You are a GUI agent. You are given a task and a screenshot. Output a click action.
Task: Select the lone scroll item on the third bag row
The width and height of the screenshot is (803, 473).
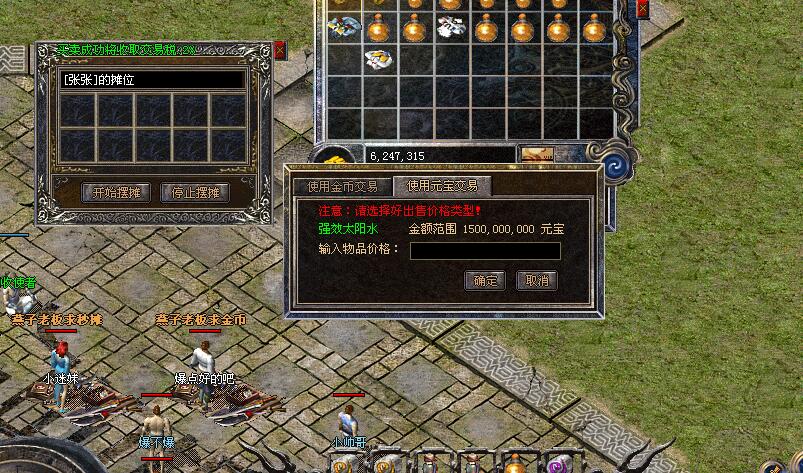point(377,60)
